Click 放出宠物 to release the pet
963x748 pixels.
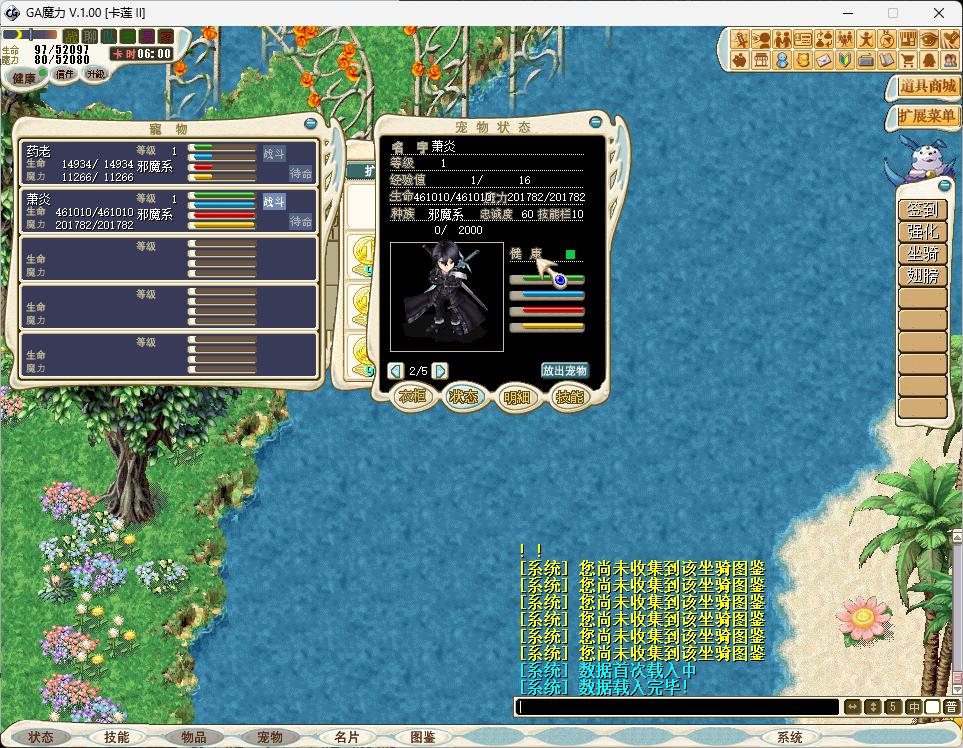point(564,370)
